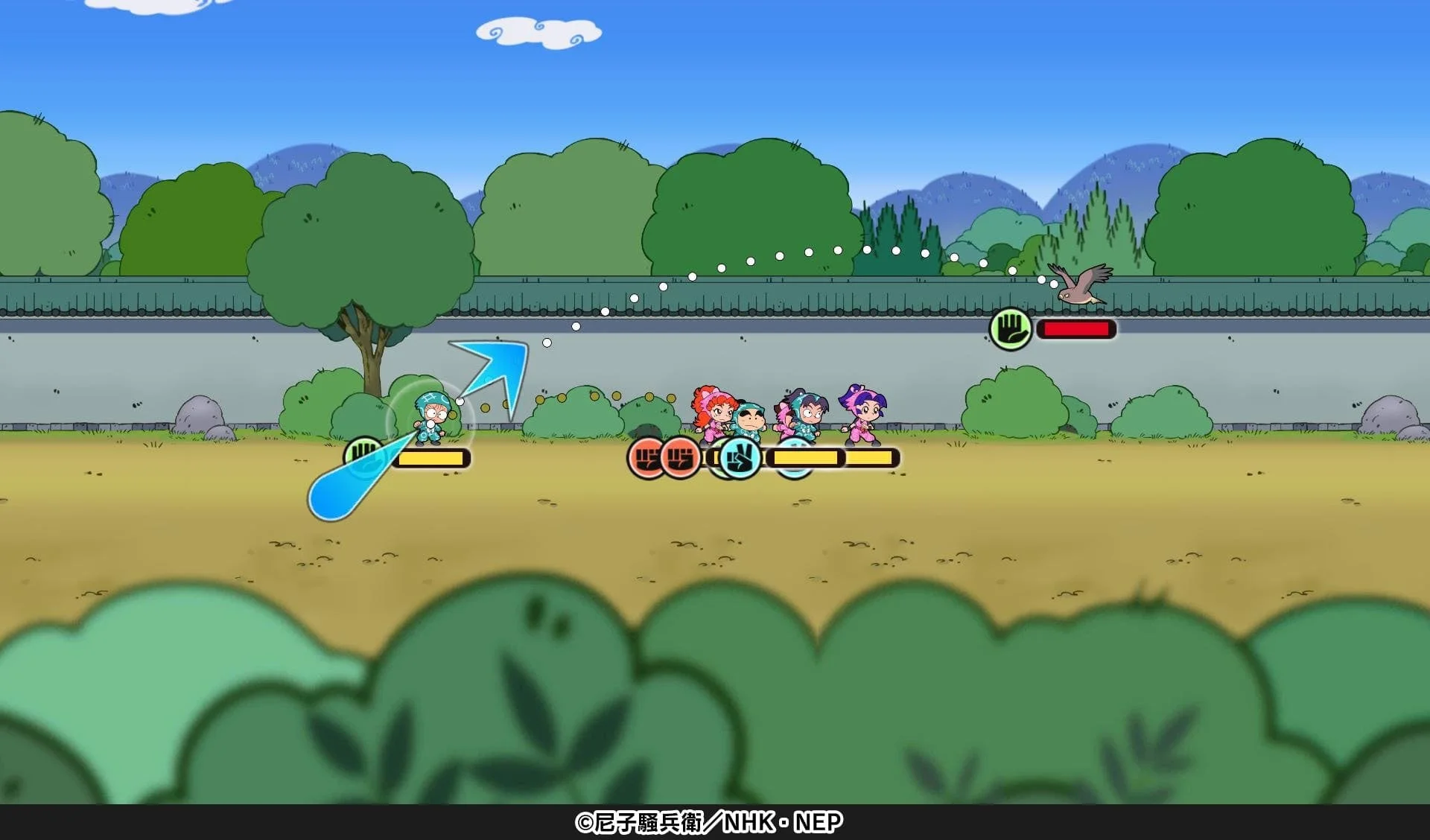Screen dimensions: 1430x840
Task: Select the purple-haired ninja girl on the right
Action: tap(864, 416)
